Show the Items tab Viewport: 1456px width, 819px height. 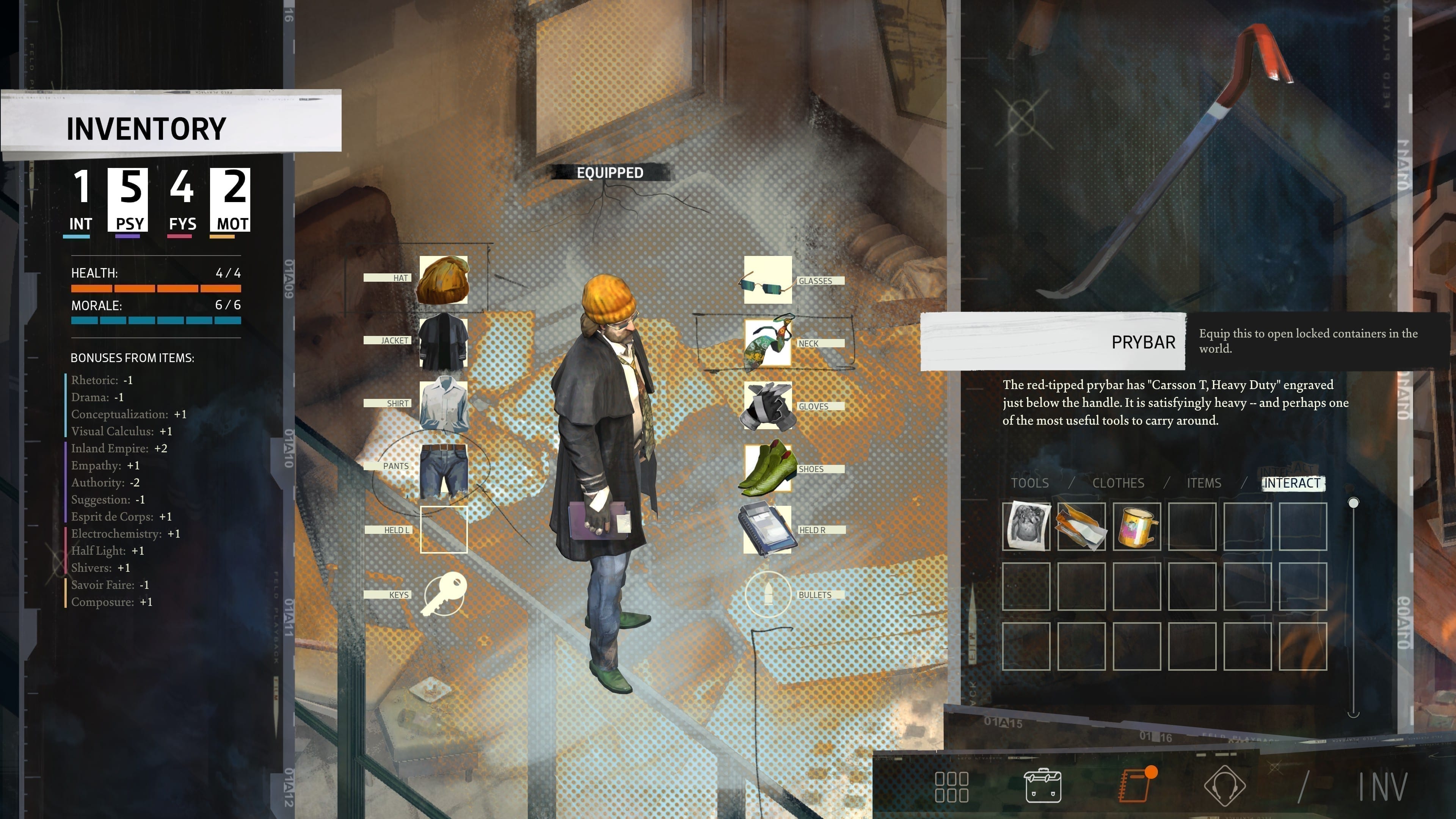[x=1204, y=483]
